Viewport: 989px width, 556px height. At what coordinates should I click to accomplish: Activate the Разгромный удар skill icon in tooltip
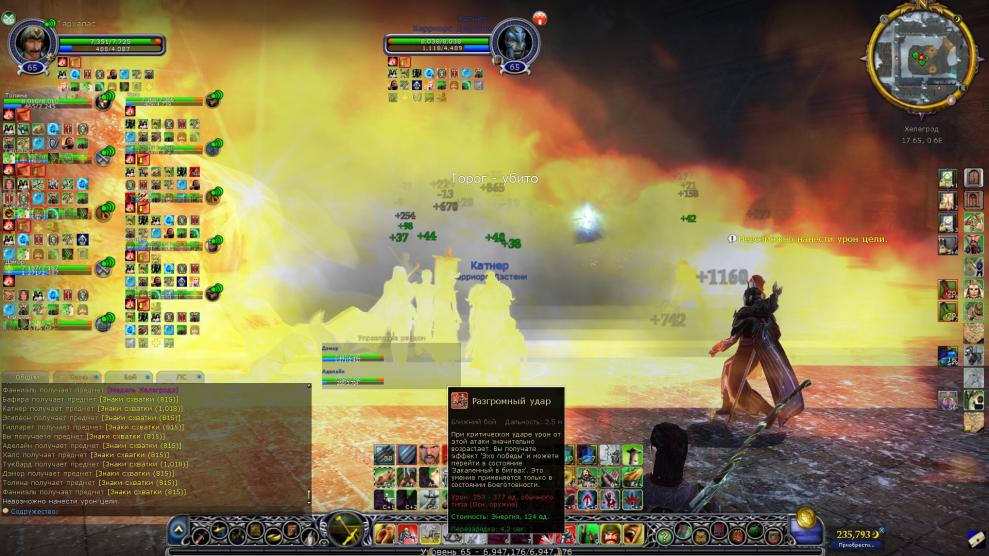(460, 401)
